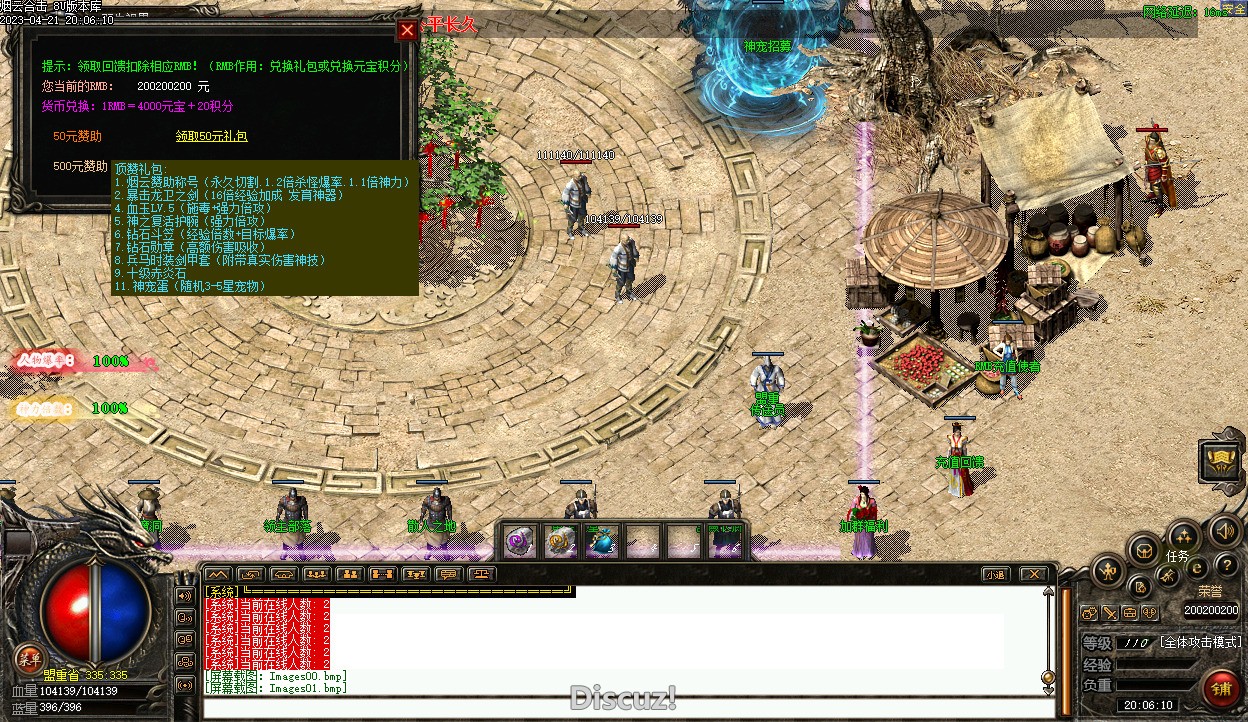This screenshot has height=722, width=1248.
Task: Click the round 'e' button
Action: click(x=1196, y=567)
